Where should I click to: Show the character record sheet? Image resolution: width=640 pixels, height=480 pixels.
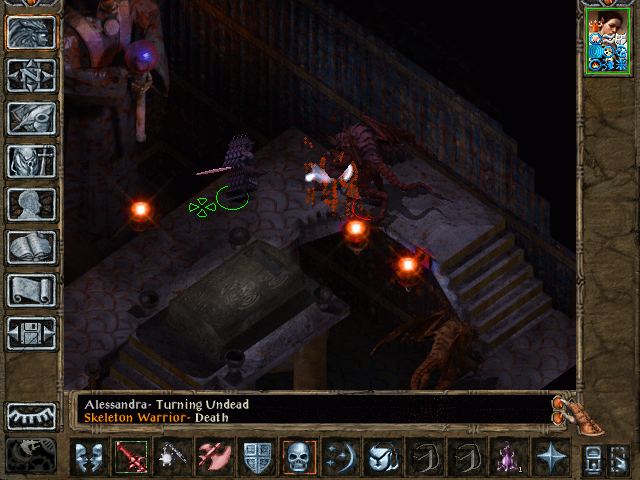[x=31, y=204]
